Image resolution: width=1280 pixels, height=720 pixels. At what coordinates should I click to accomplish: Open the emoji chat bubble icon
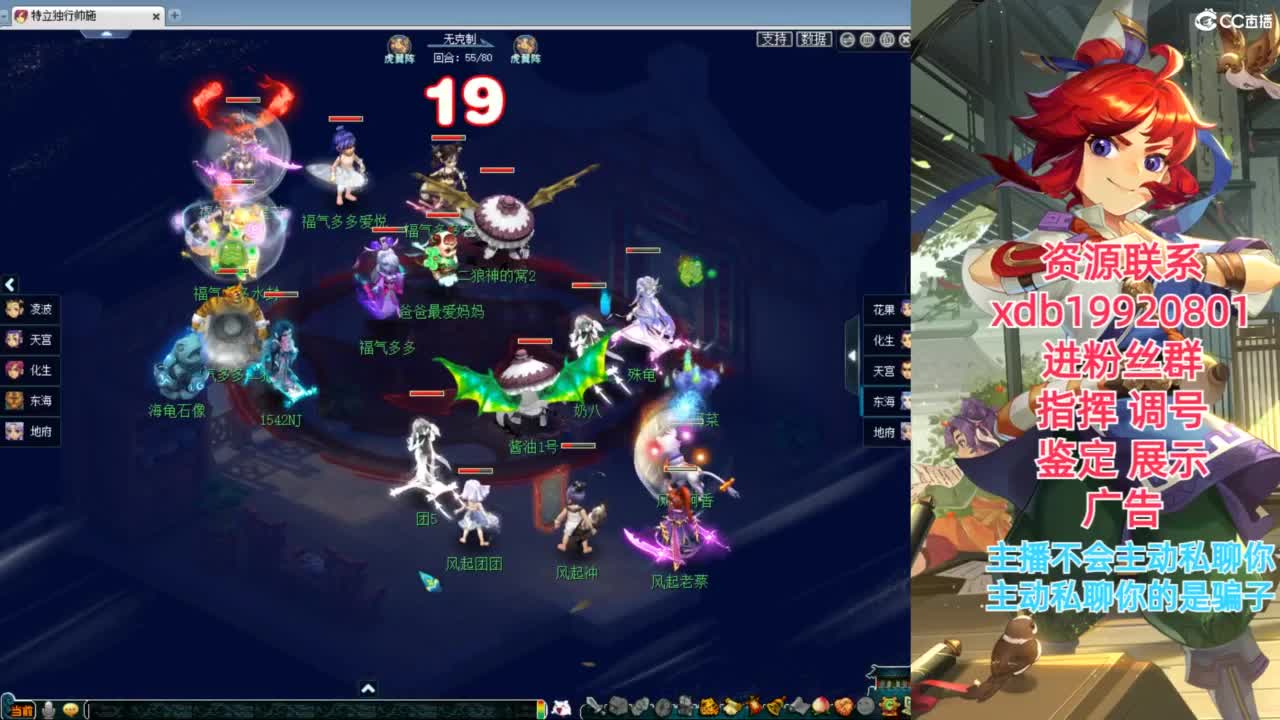70,710
